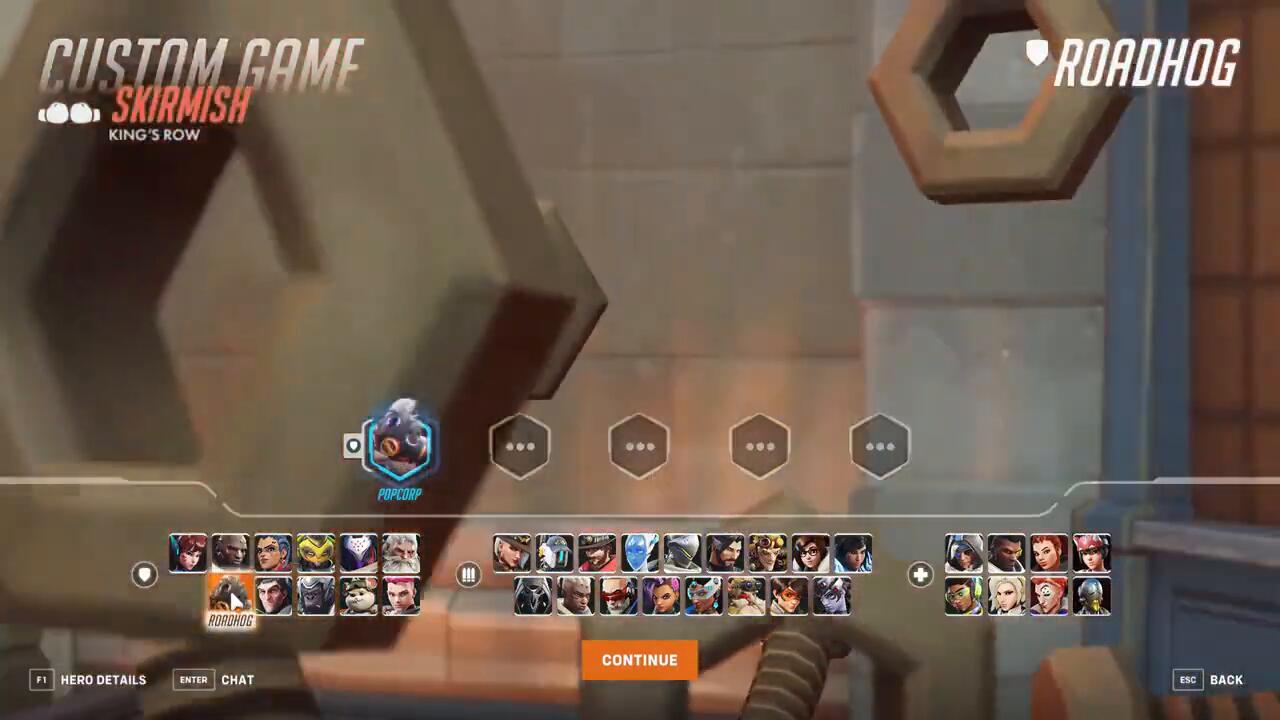The height and width of the screenshot is (720, 1280).
Task: Choose Winston the gorilla portrait
Action: tap(315, 596)
